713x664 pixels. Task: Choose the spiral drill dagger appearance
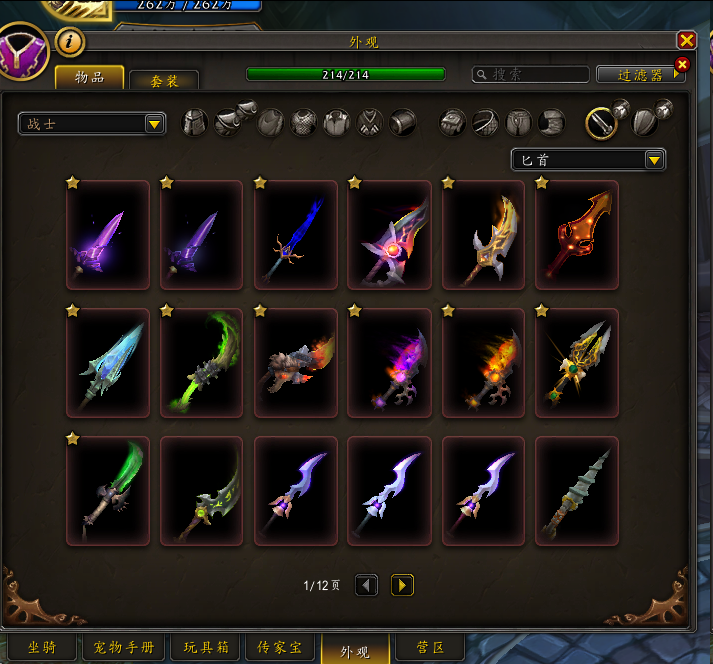pos(577,491)
